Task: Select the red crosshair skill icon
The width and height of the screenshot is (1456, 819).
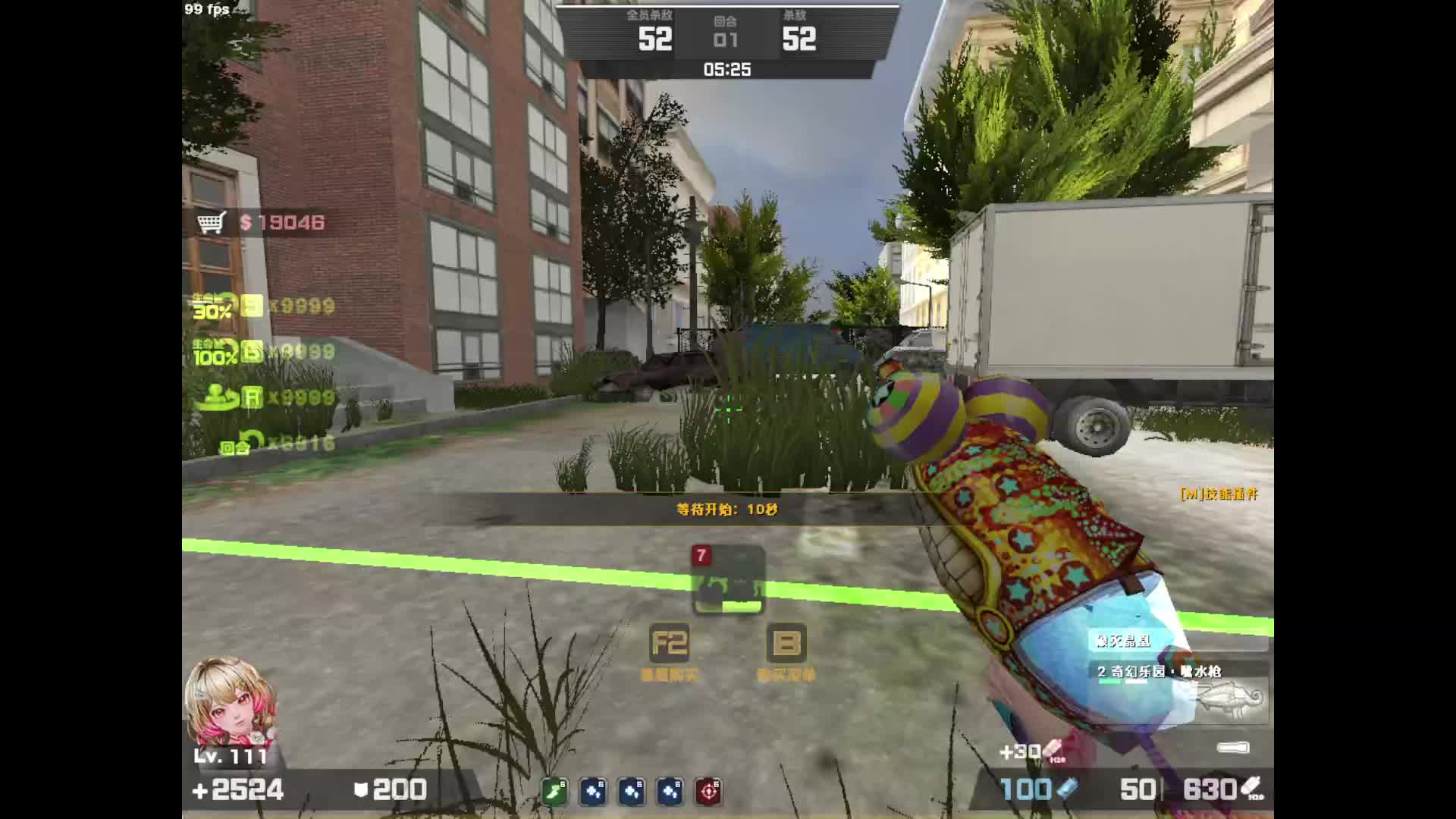Action: point(709,791)
